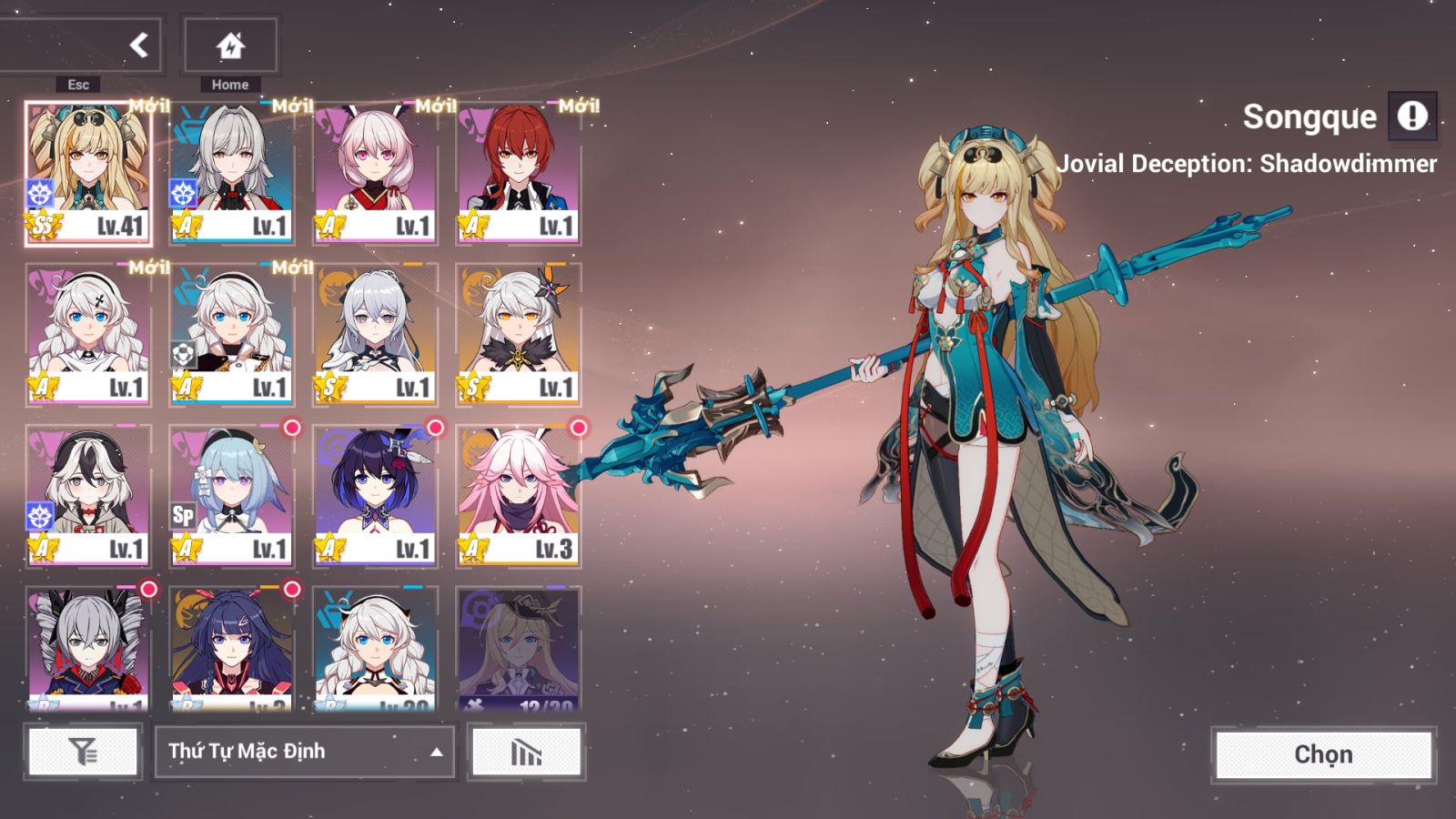Choose the black-and-white-haired hooded character
This screenshot has width=1456, height=819.
[x=88, y=496]
